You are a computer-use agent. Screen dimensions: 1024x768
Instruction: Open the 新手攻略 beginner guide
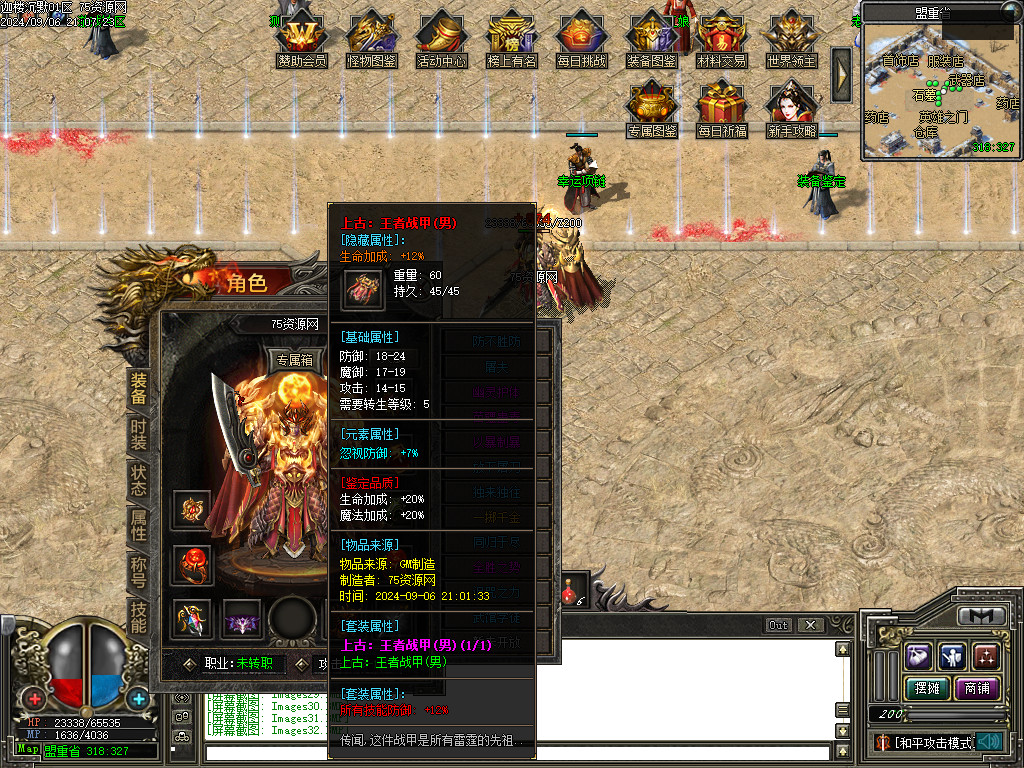pyautogui.click(x=792, y=108)
